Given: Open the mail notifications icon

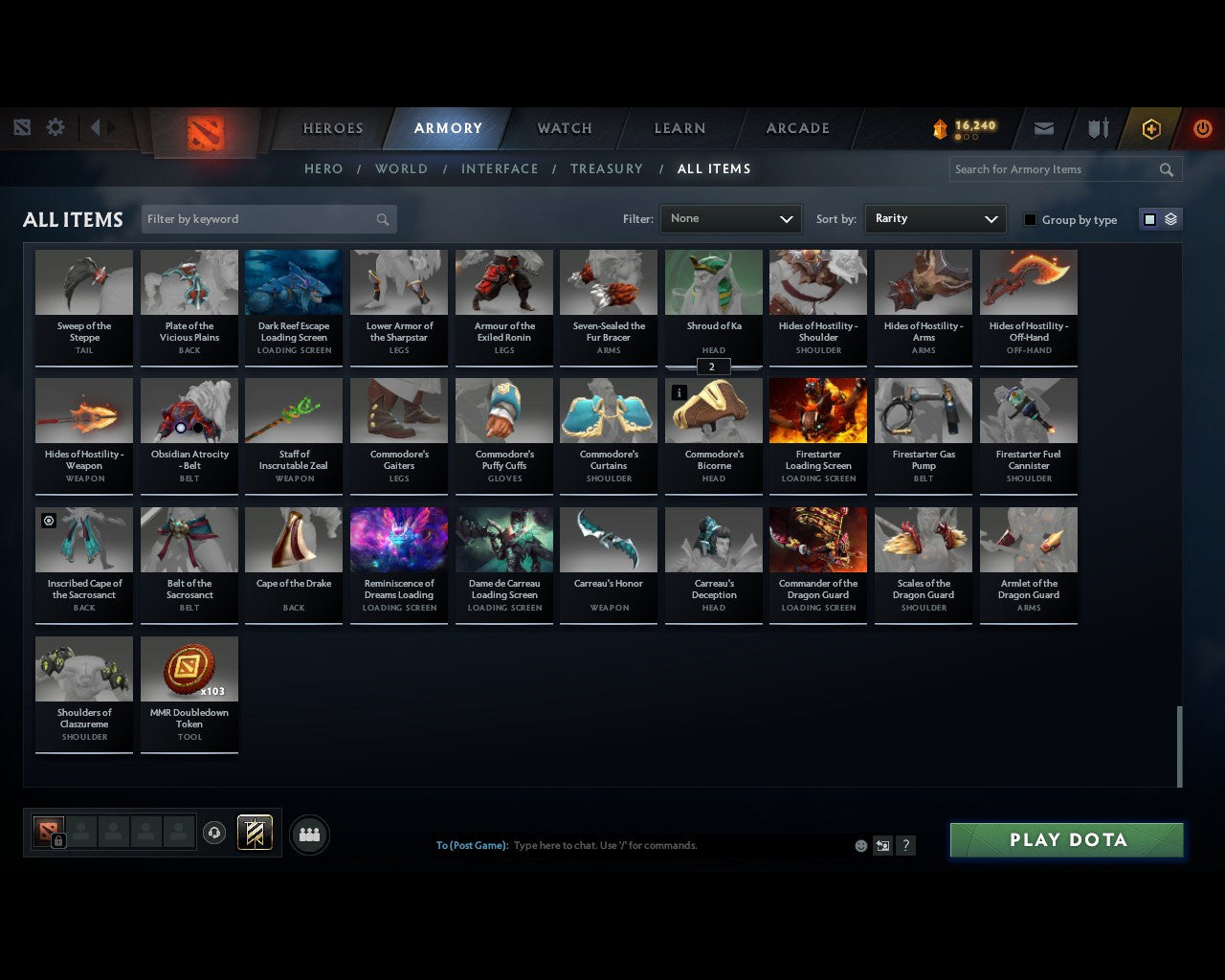Looking at the screenshot, I should [x=1043, y=127].
